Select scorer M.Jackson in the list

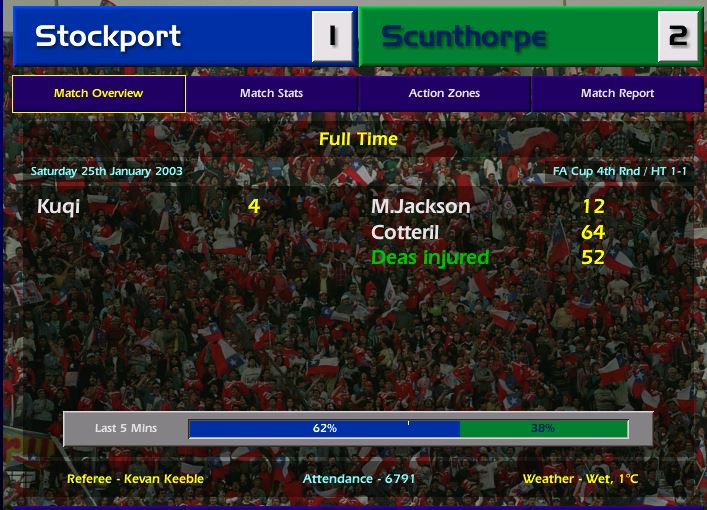pyautogui.click(x=420, y=207)
